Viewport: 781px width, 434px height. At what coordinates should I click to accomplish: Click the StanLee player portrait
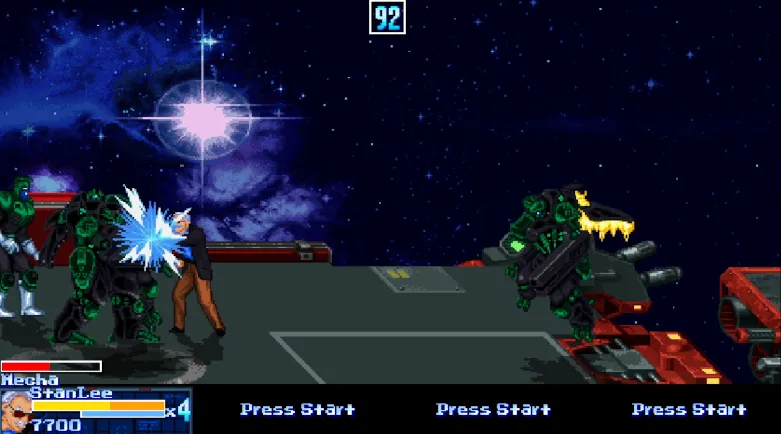click(x=15, y=410)
